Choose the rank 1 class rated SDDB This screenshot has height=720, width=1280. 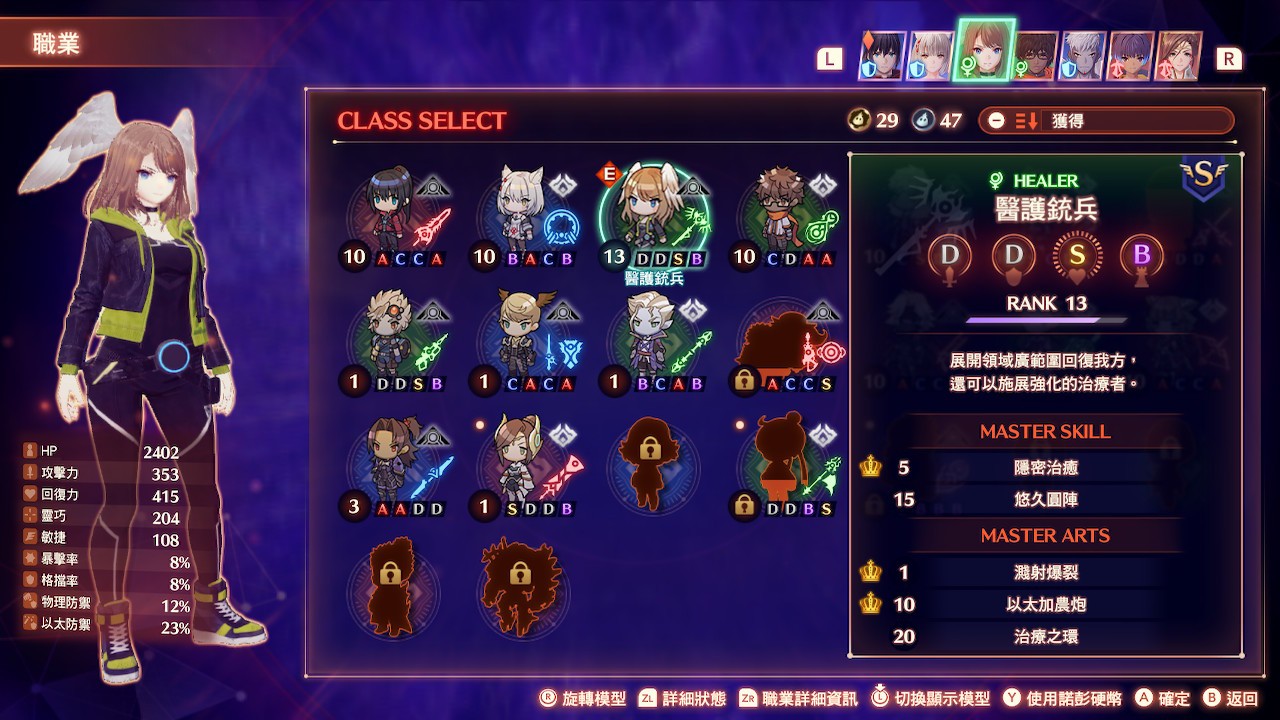click(x=525, y=465)
